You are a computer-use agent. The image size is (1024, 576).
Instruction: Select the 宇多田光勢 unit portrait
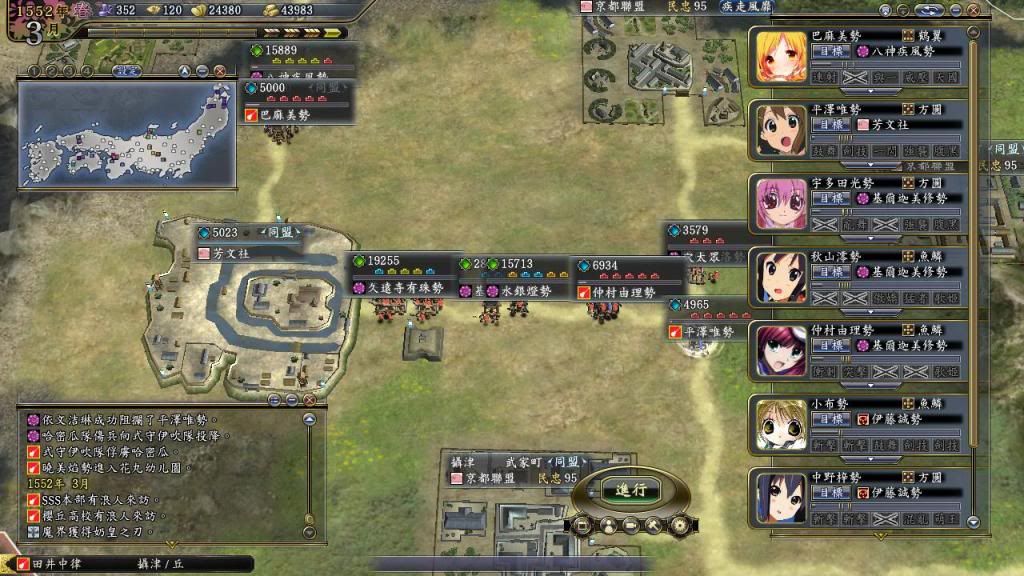(776, 203)
